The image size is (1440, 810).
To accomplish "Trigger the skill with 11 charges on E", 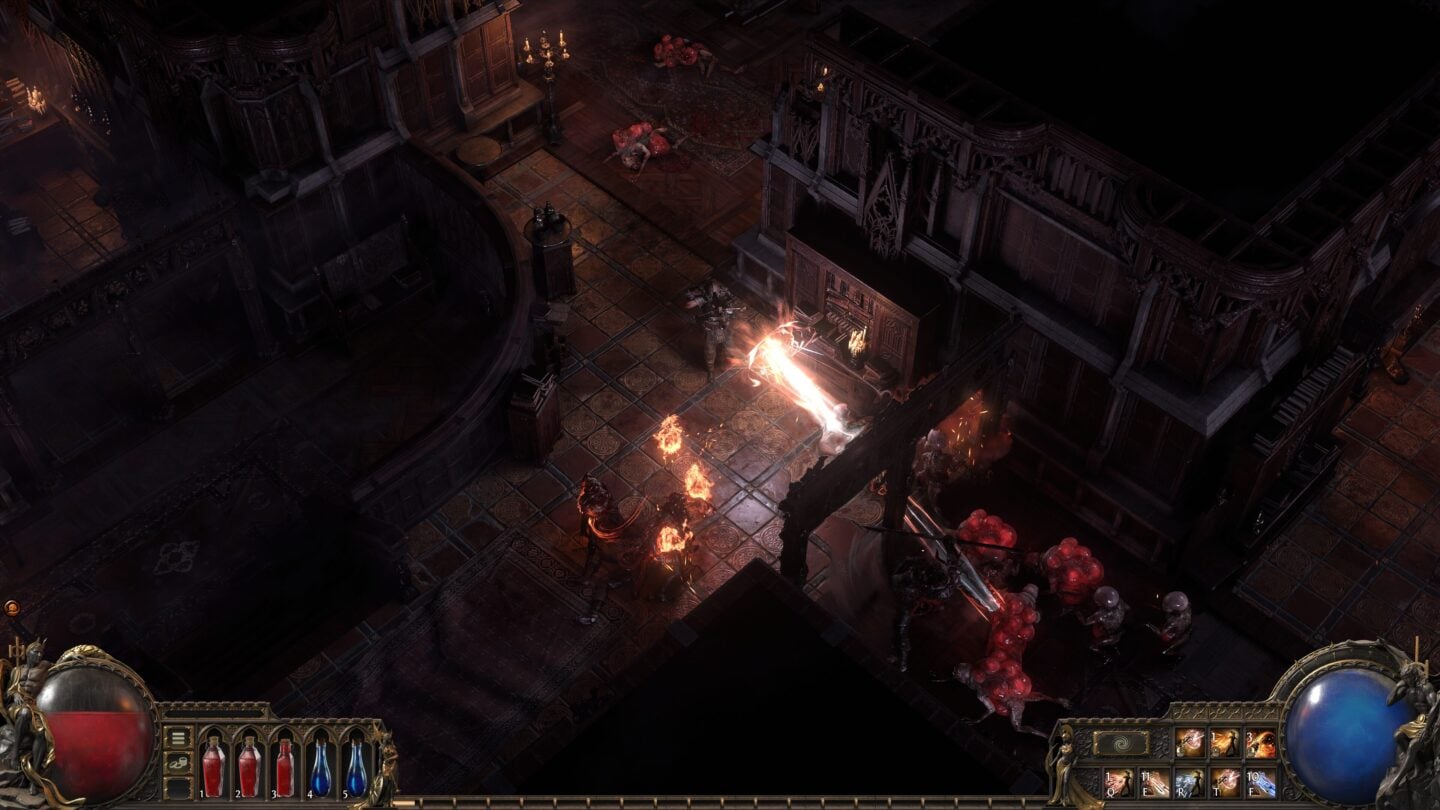I will 1154,782.
